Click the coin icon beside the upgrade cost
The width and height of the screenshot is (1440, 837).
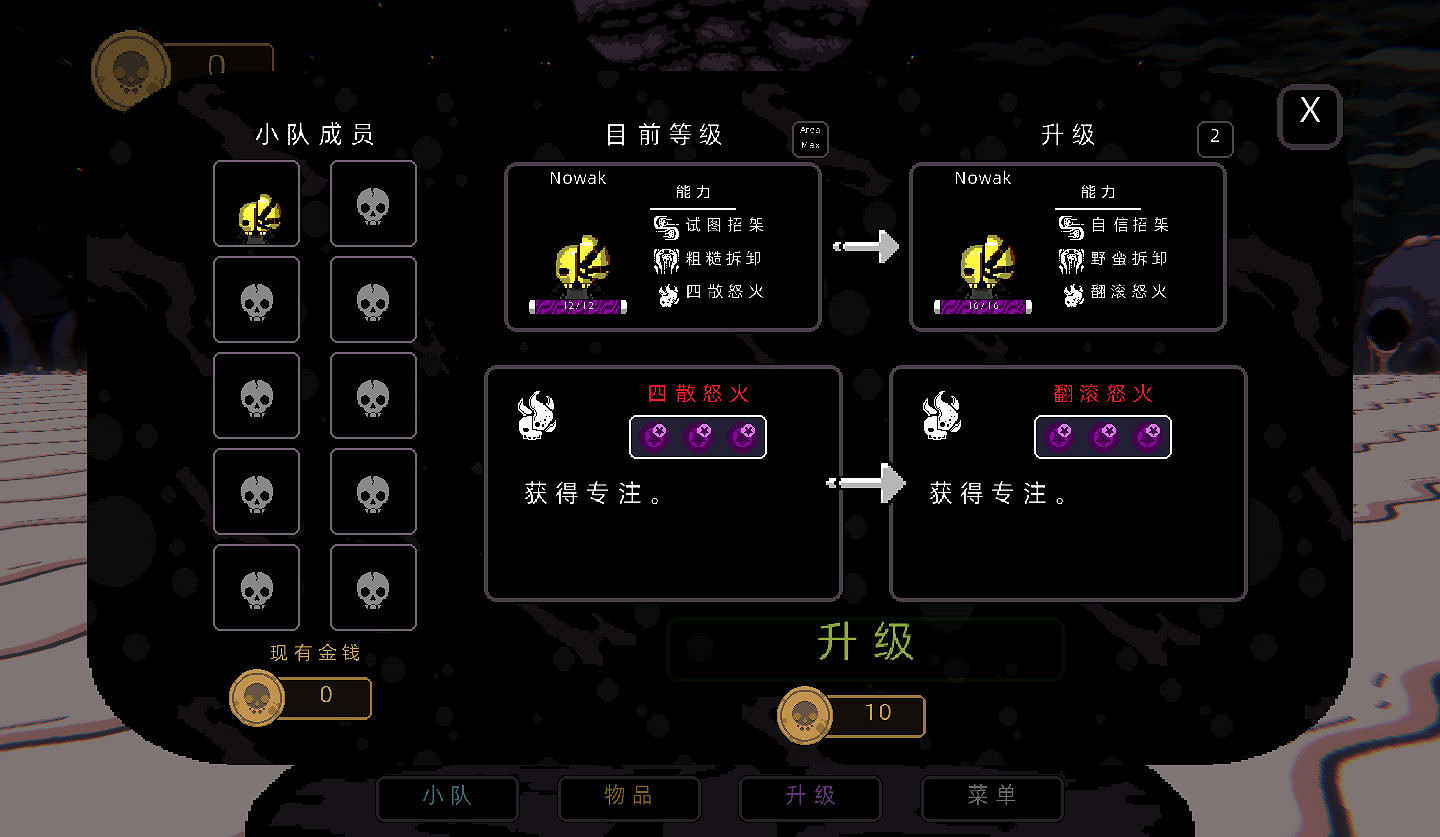pos(805,715)
